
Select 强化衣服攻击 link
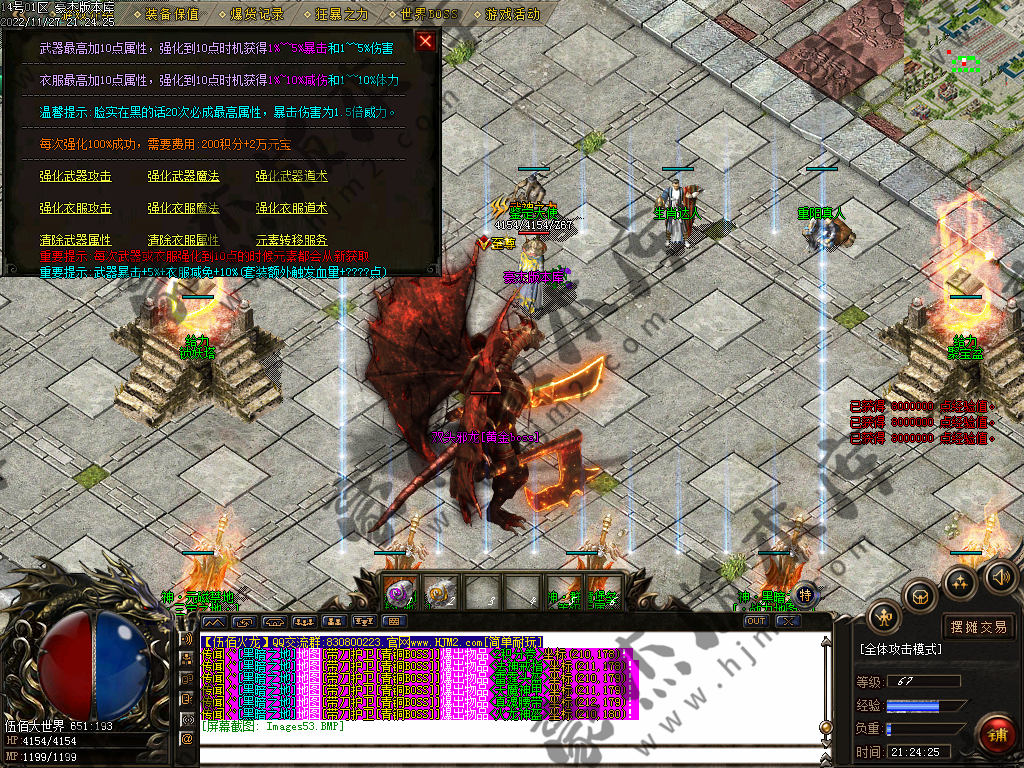[76, 208]
